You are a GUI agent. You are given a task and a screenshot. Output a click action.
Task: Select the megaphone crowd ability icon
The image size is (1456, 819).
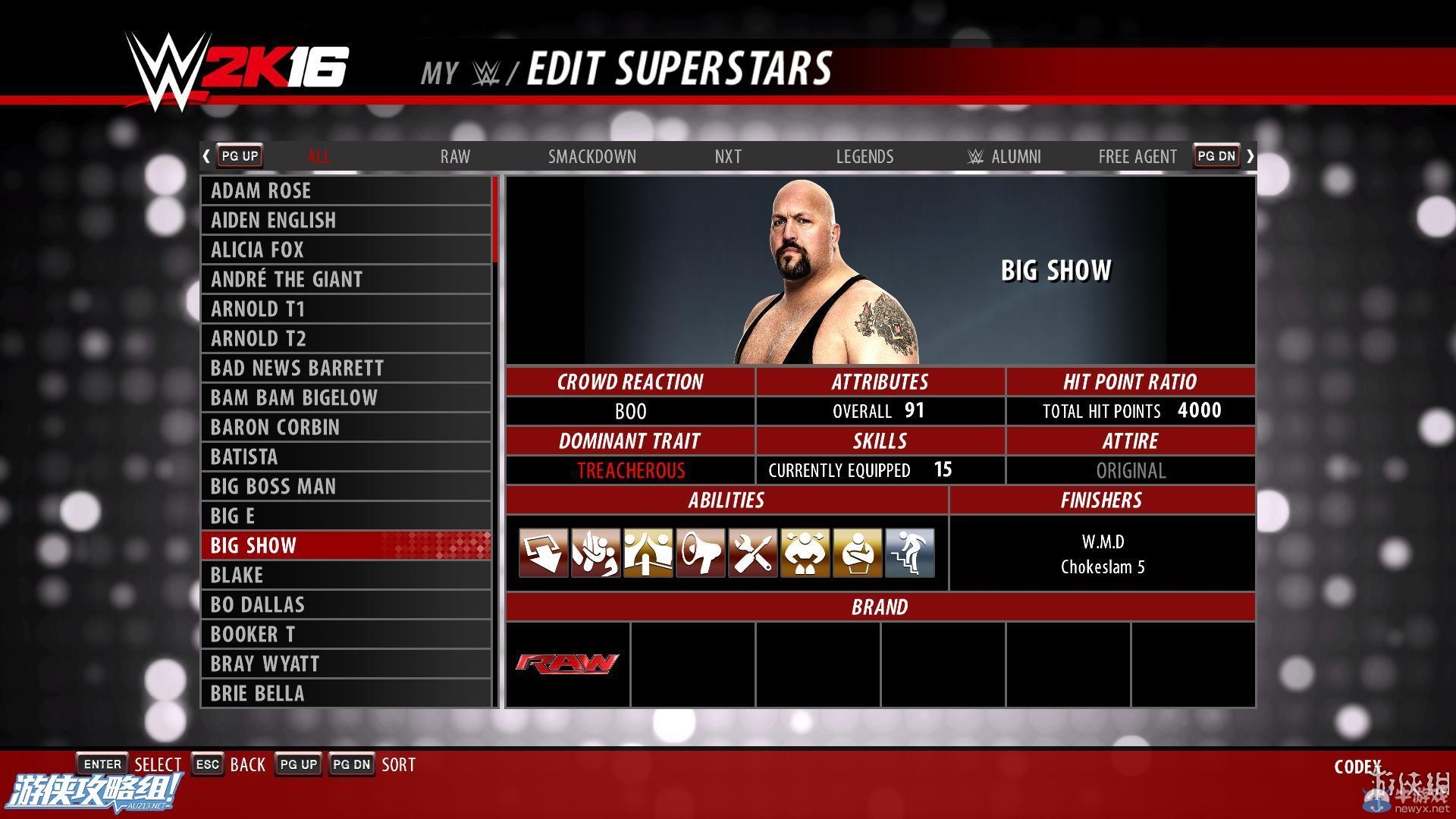point(701,552)
